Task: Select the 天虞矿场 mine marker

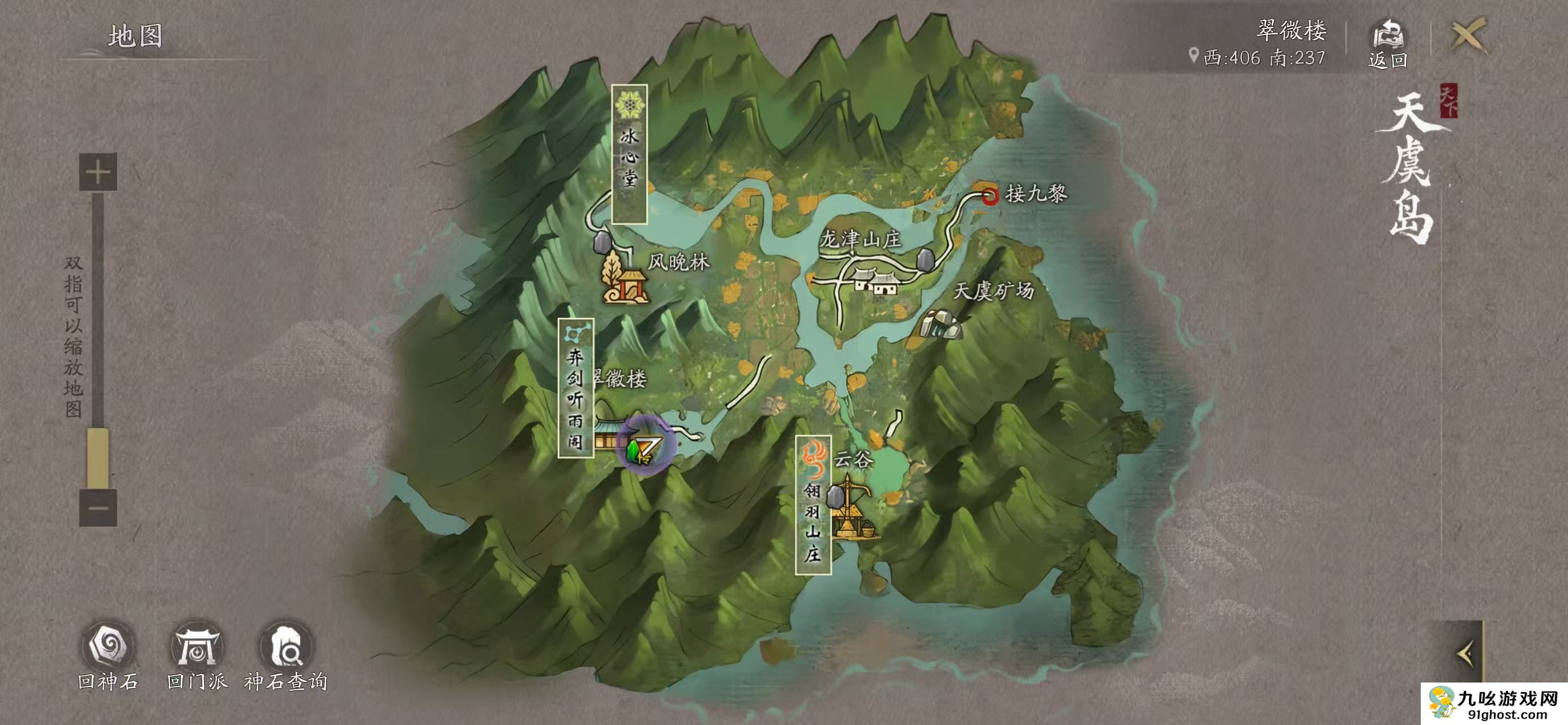Action: coord(941,323)
